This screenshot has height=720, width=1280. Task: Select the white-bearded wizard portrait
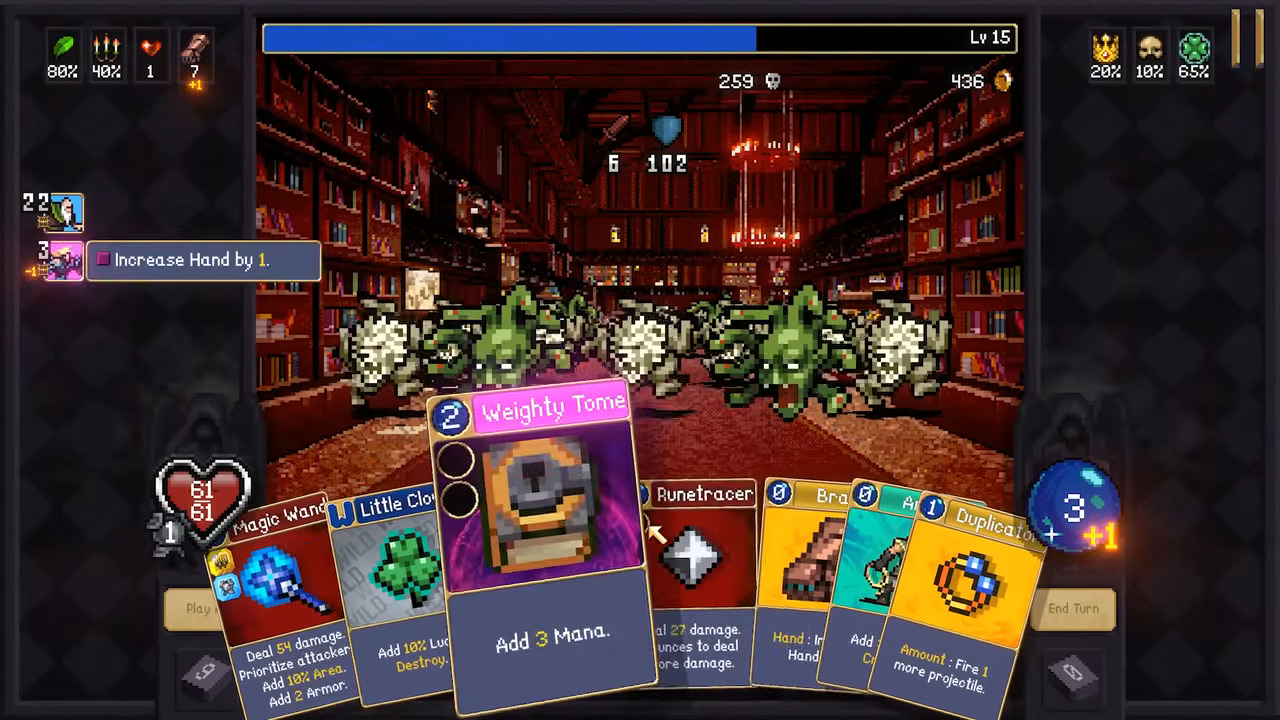pos(67,212)
